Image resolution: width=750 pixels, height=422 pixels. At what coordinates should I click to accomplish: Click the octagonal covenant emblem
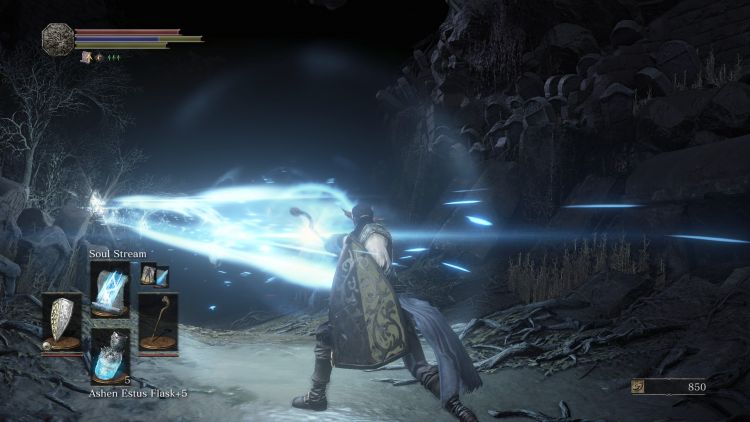click(56, 38)
